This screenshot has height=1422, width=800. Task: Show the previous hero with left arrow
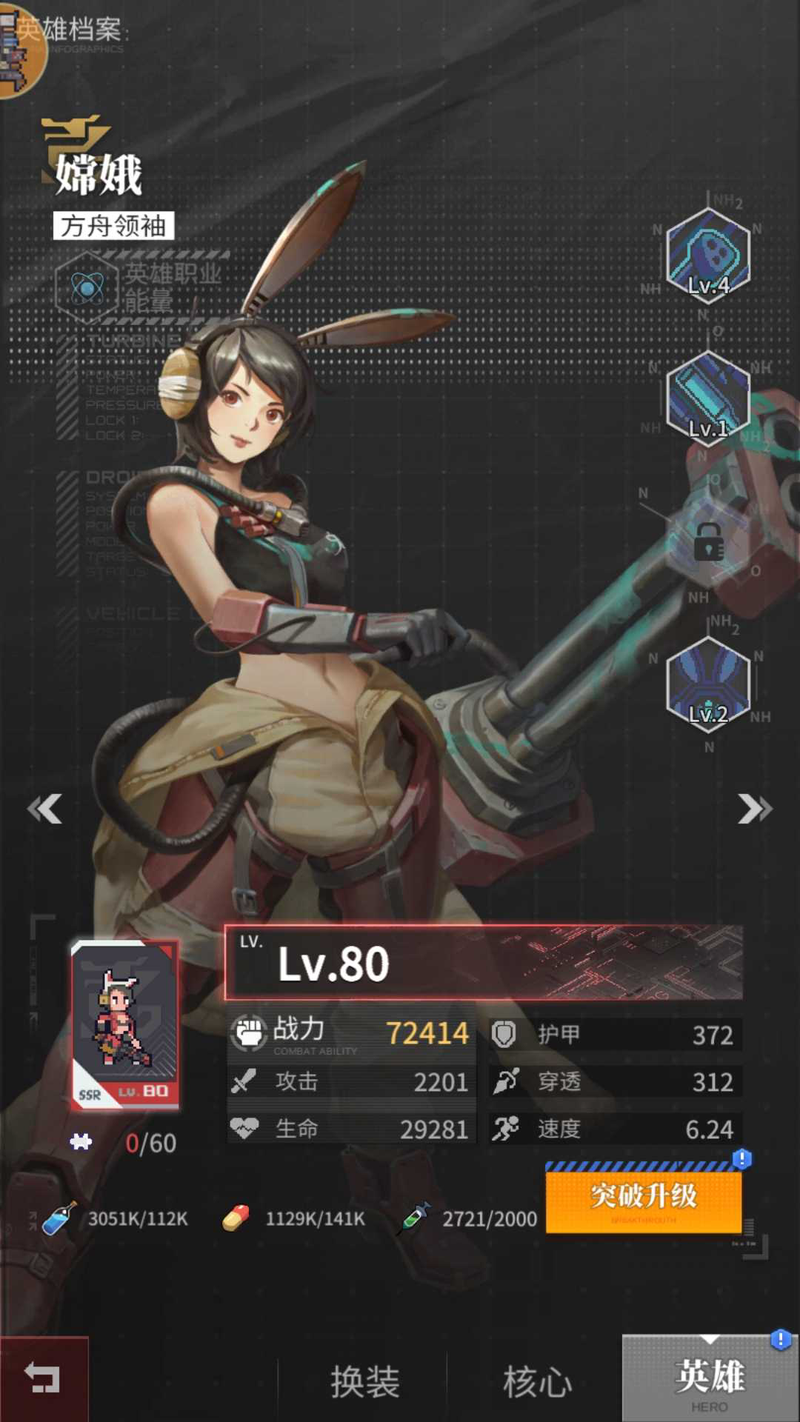click(x=45, y=808)
